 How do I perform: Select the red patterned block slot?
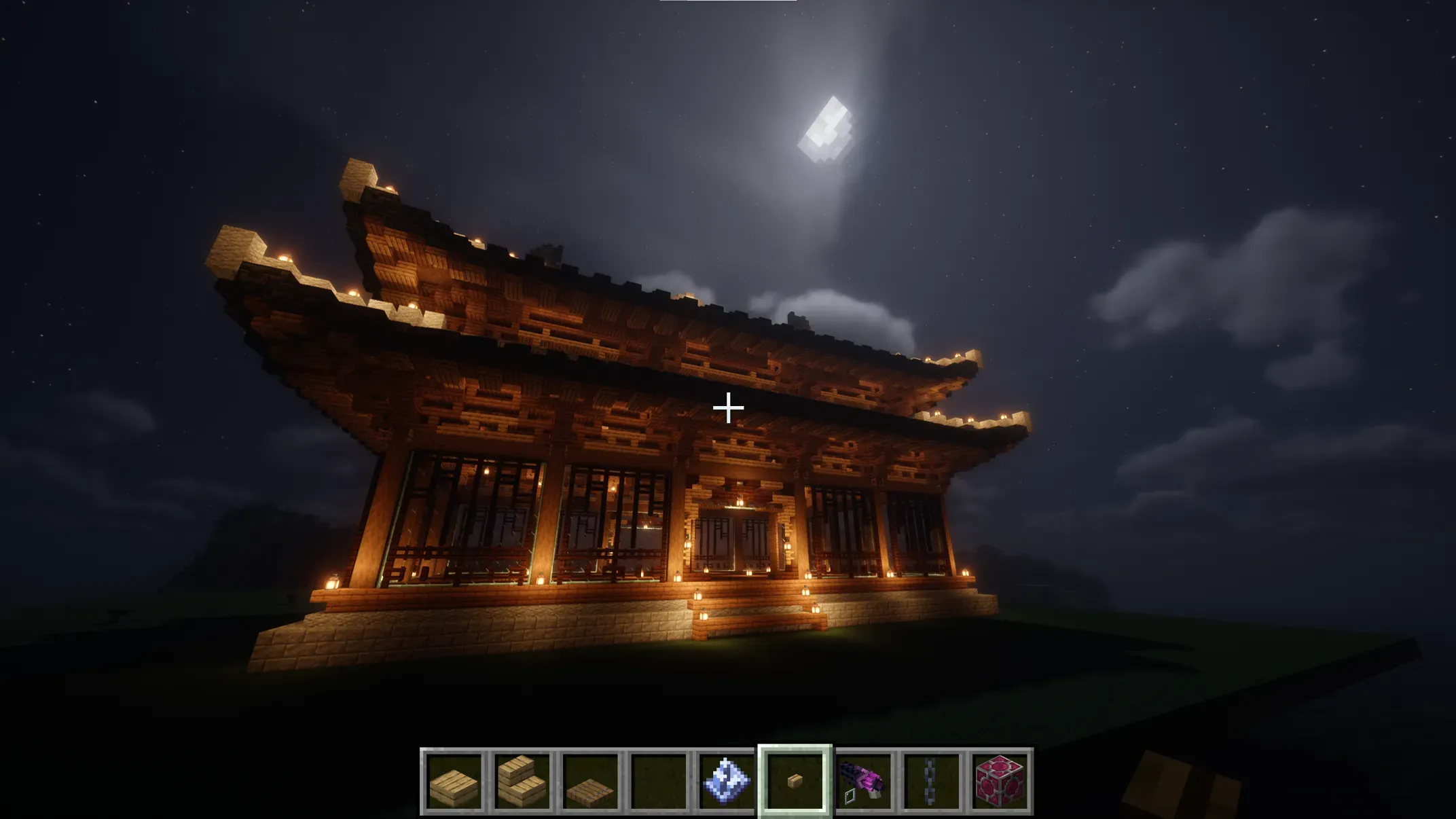pyautogui.click(x=999, y=782)
